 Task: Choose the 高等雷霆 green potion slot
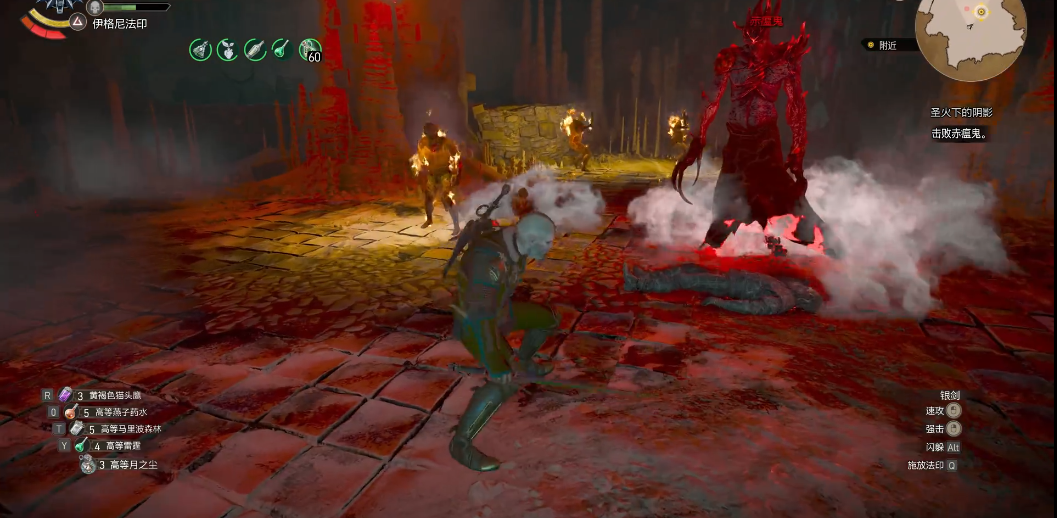pos(80,446)
